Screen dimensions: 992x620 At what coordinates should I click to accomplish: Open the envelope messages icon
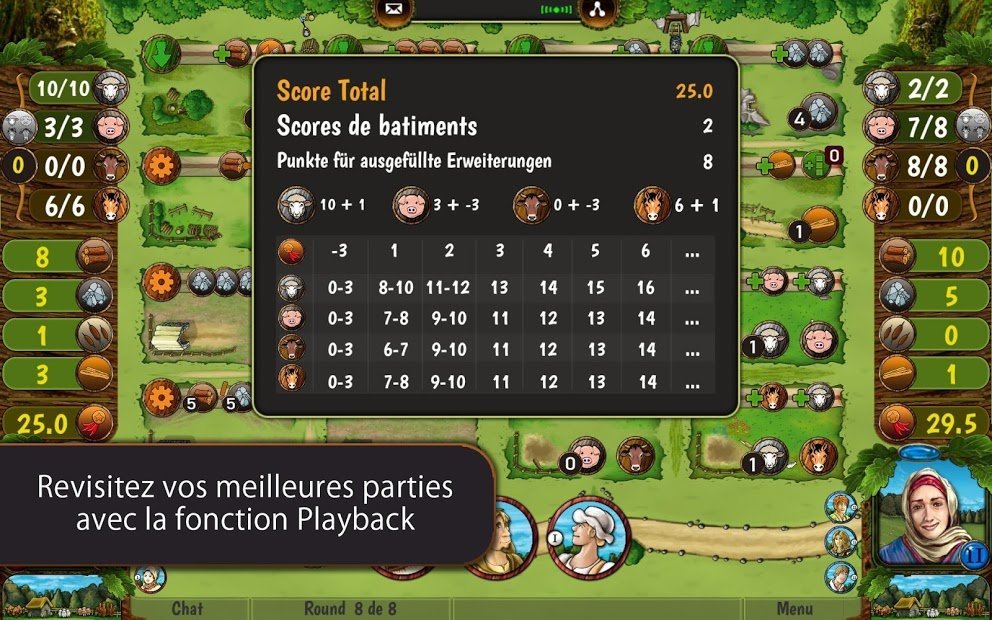coord(392,11)
